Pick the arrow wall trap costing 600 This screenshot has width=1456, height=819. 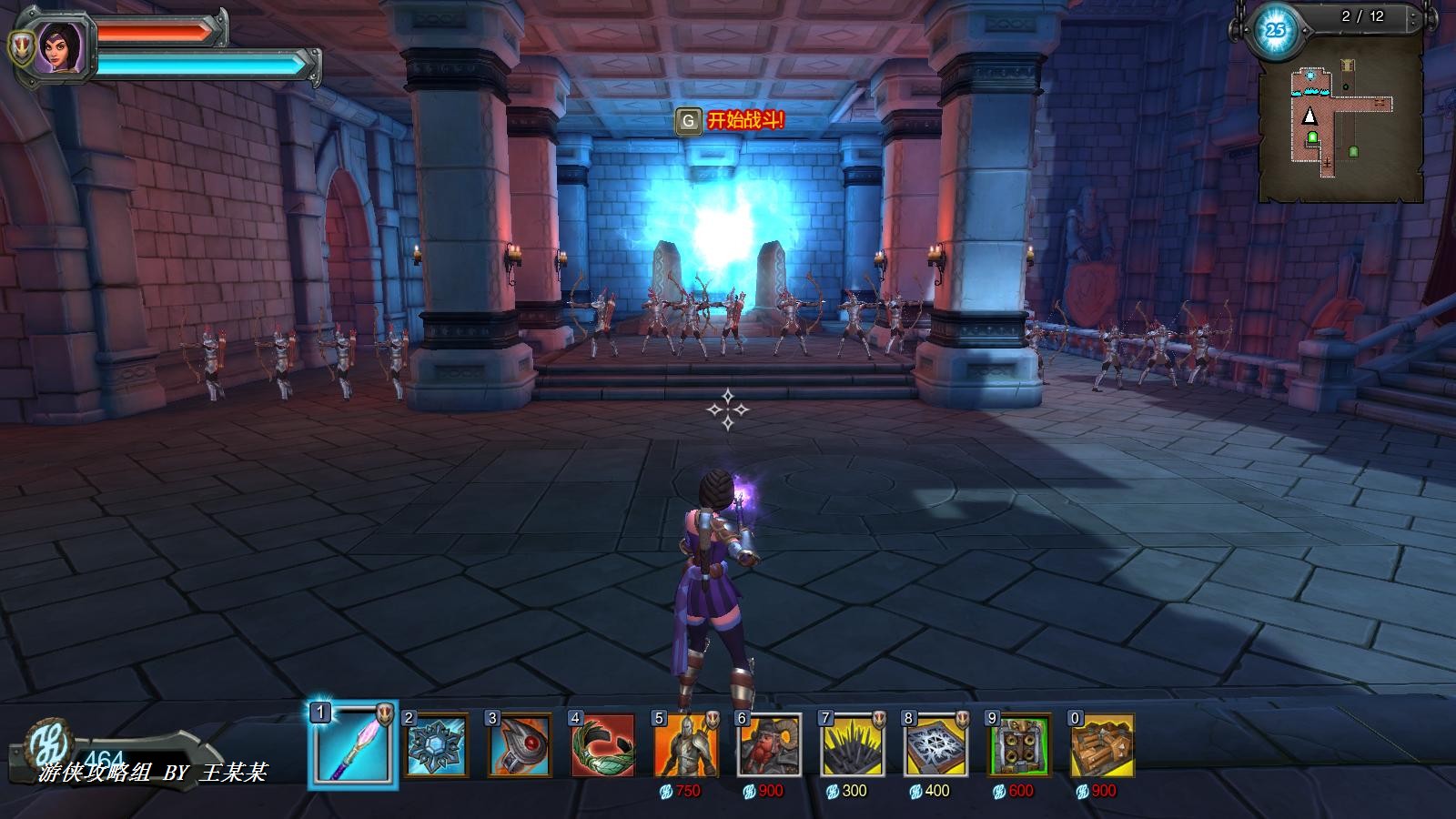point(1020,746)
